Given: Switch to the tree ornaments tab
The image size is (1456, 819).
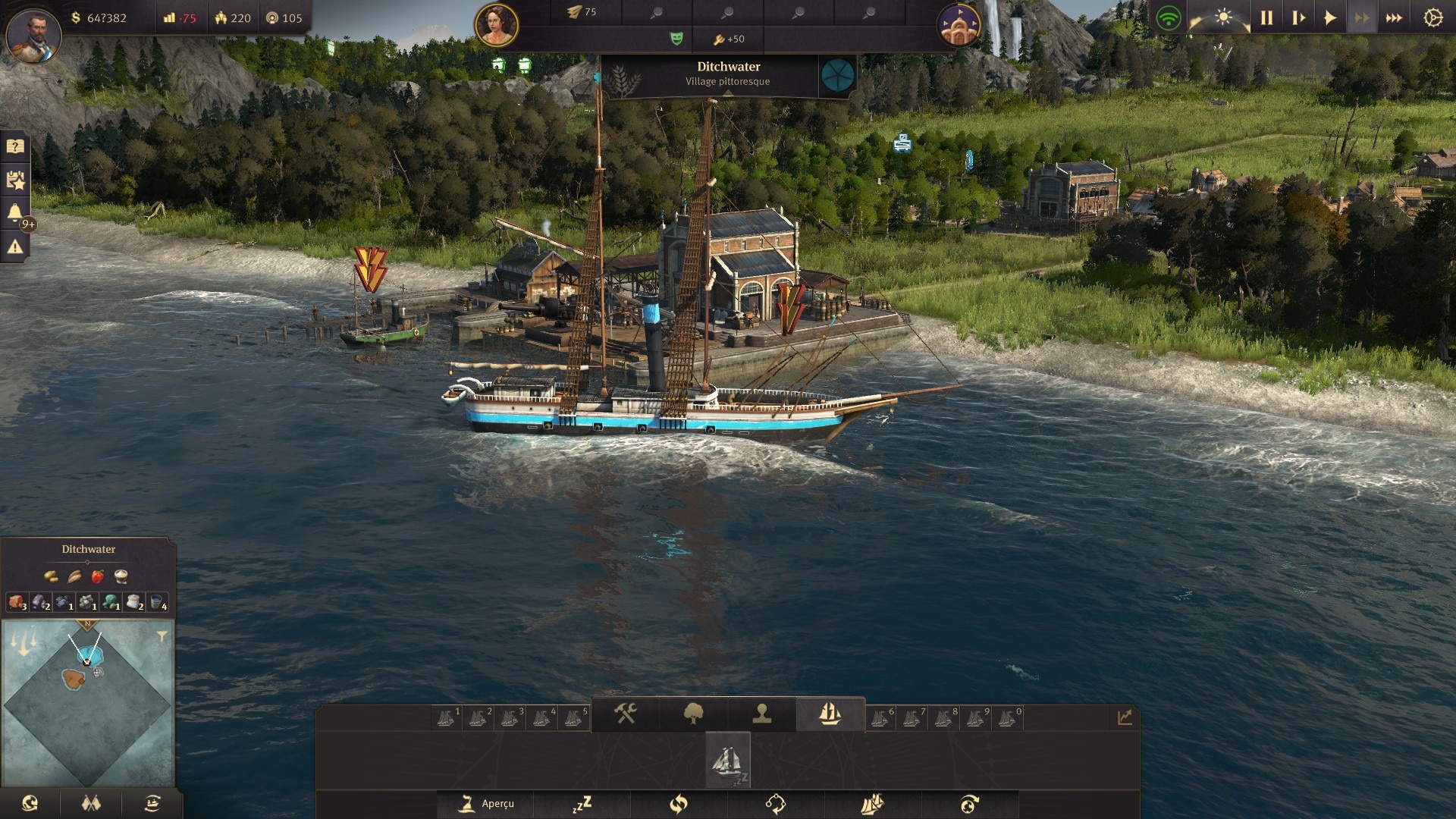Looking at the screenshot, I should (693, 714).
